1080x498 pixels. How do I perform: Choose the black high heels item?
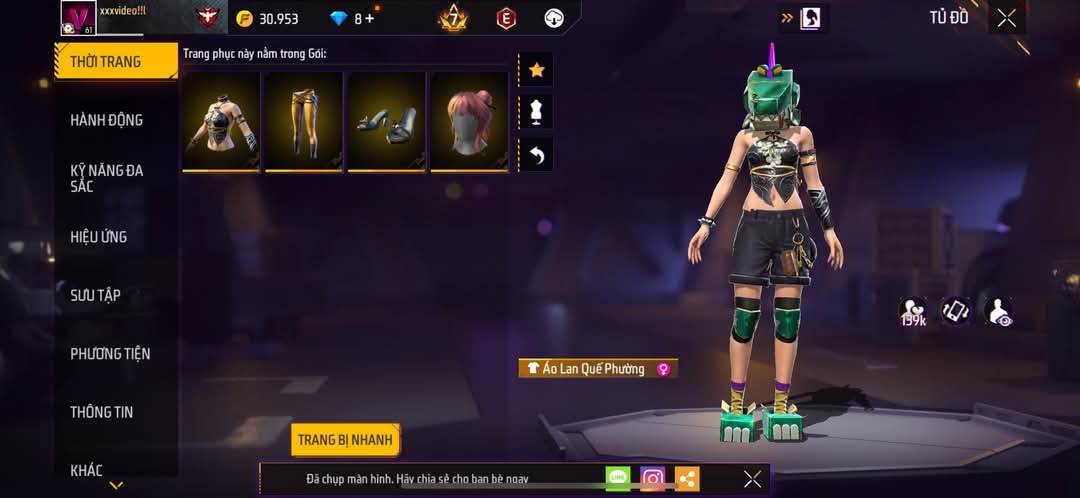tap(386, 120)
